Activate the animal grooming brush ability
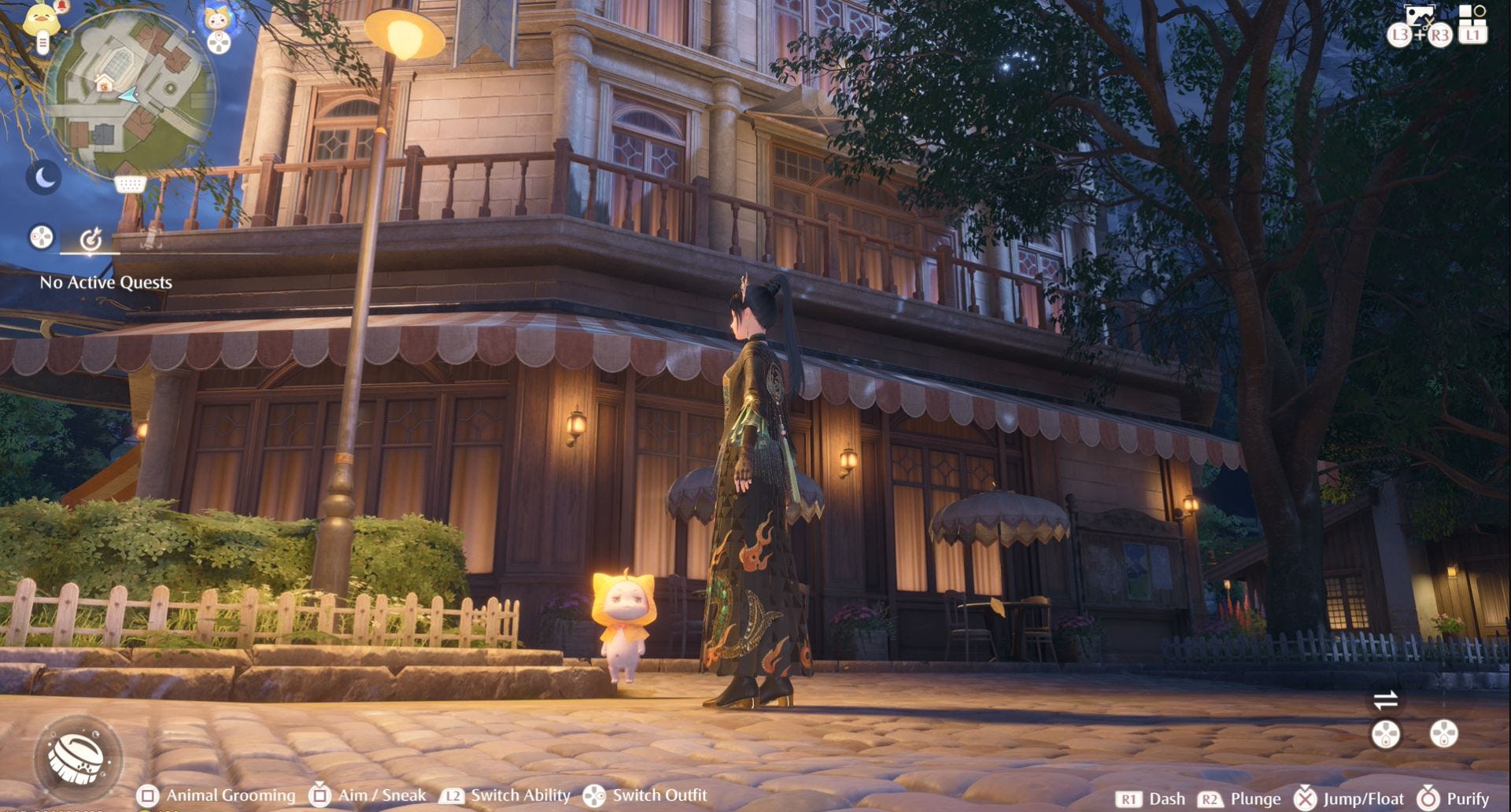Screen dimensions: 1511x812 (78, 757)
